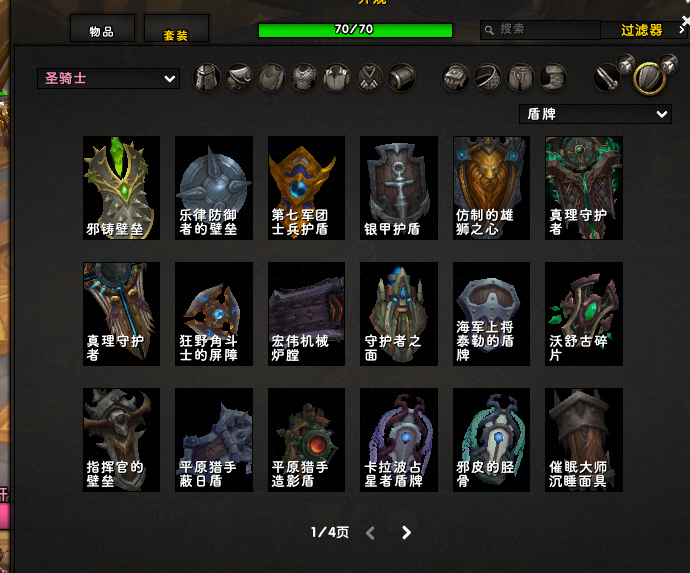Image resolution: width=690 pixels, height=573 pixels.
Task: Choose the 卡拉波占星者盾牌 appearance
Action: click(399, 440)
